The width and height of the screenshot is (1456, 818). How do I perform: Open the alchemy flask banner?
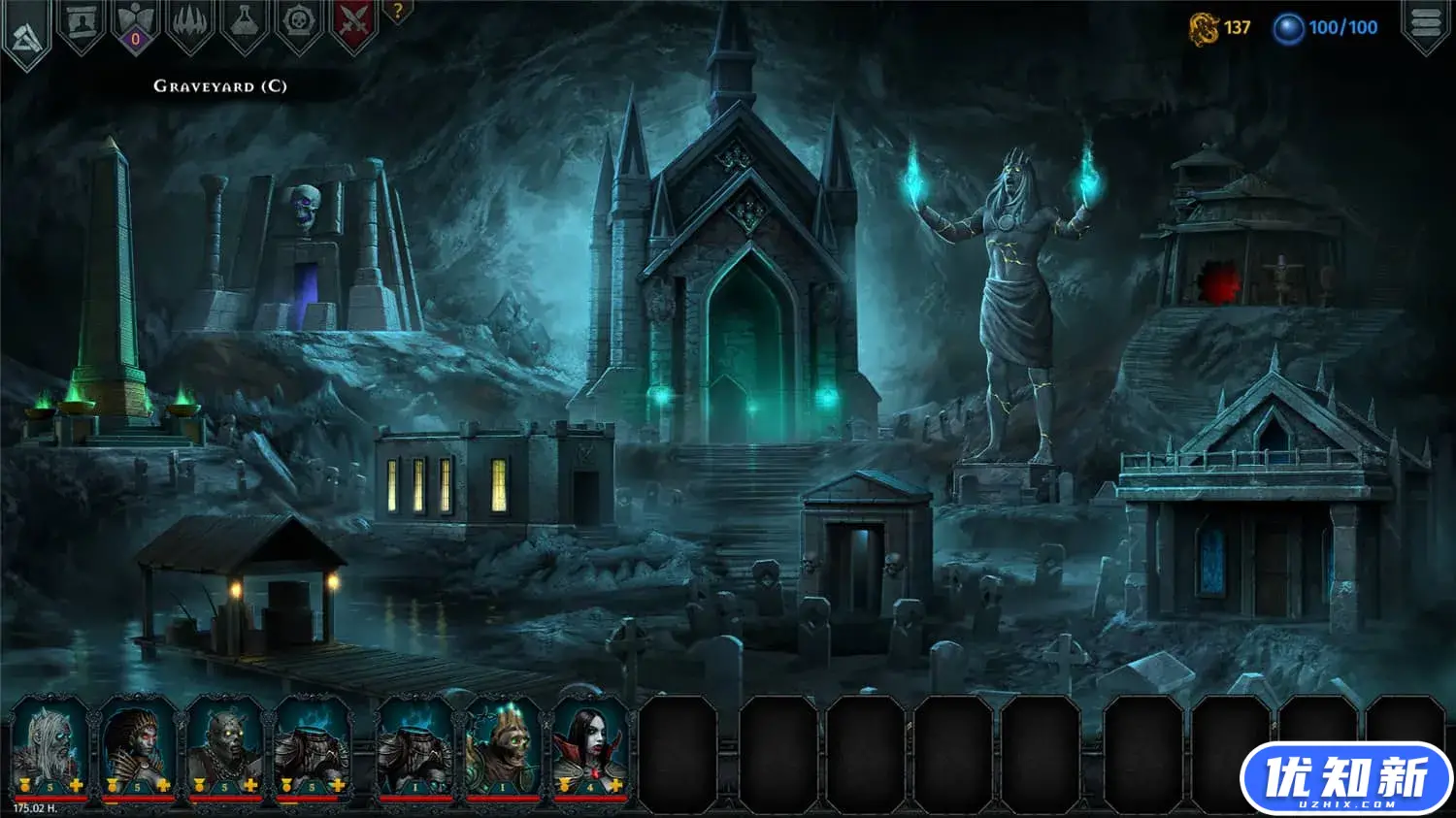click(245, 23)
